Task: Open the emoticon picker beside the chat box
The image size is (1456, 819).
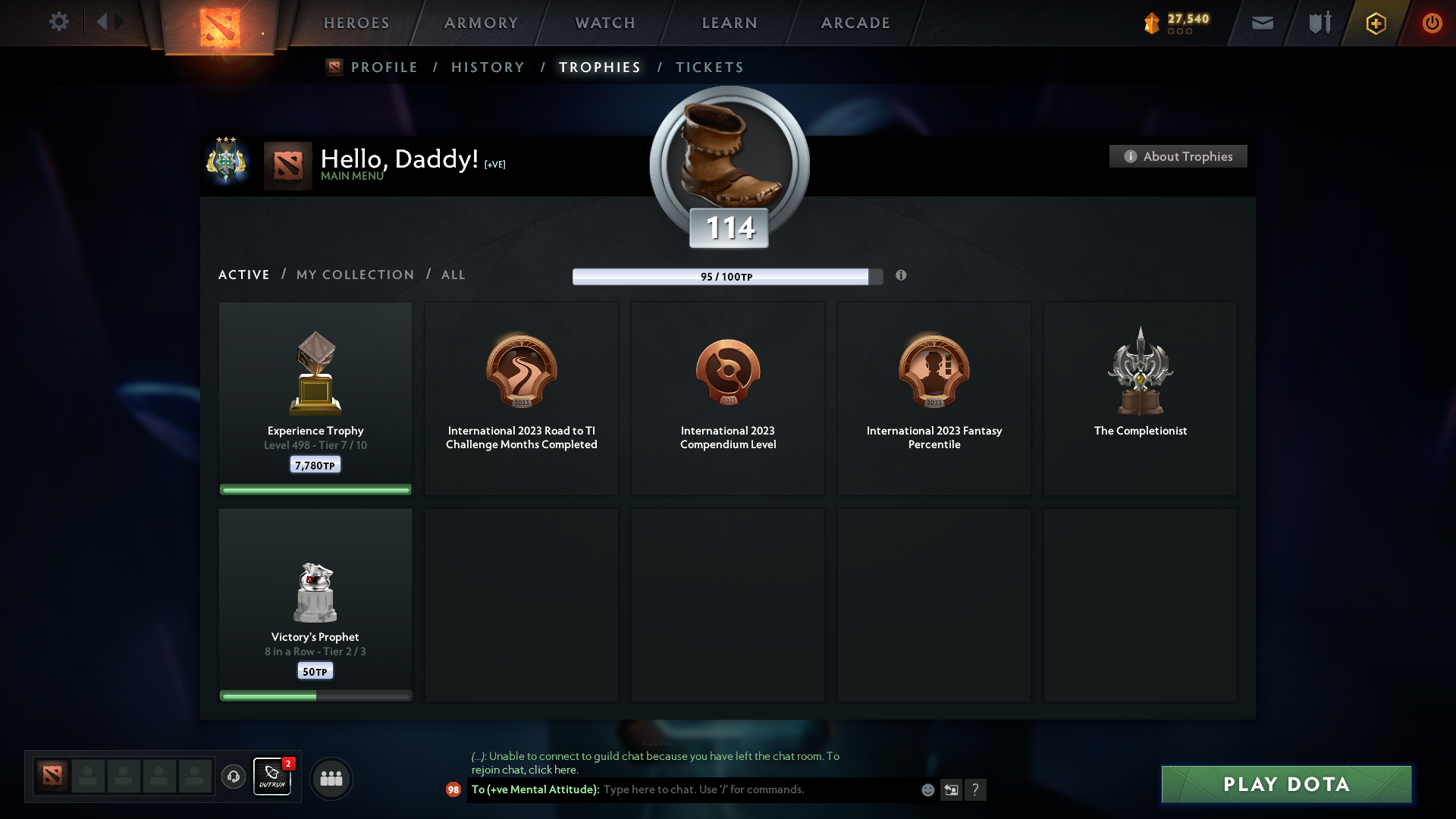Action: pyautogui.click(x=927, y=789)
